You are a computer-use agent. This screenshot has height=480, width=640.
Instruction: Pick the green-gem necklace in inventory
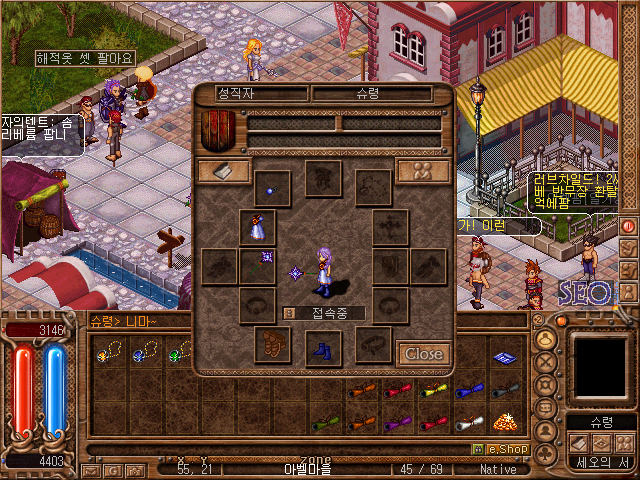click(x=180, y=352)
